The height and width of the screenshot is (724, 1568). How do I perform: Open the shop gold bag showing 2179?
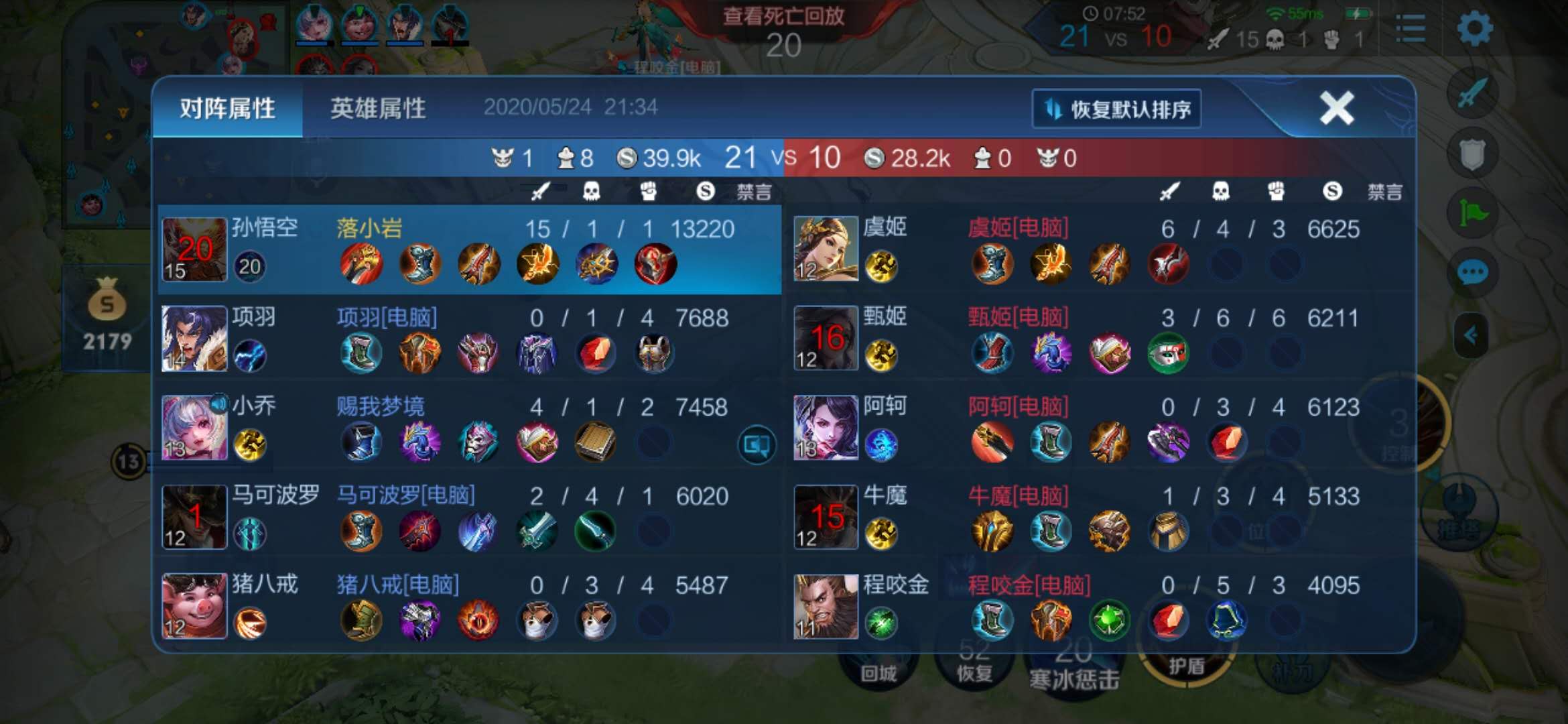click(107, 315)
